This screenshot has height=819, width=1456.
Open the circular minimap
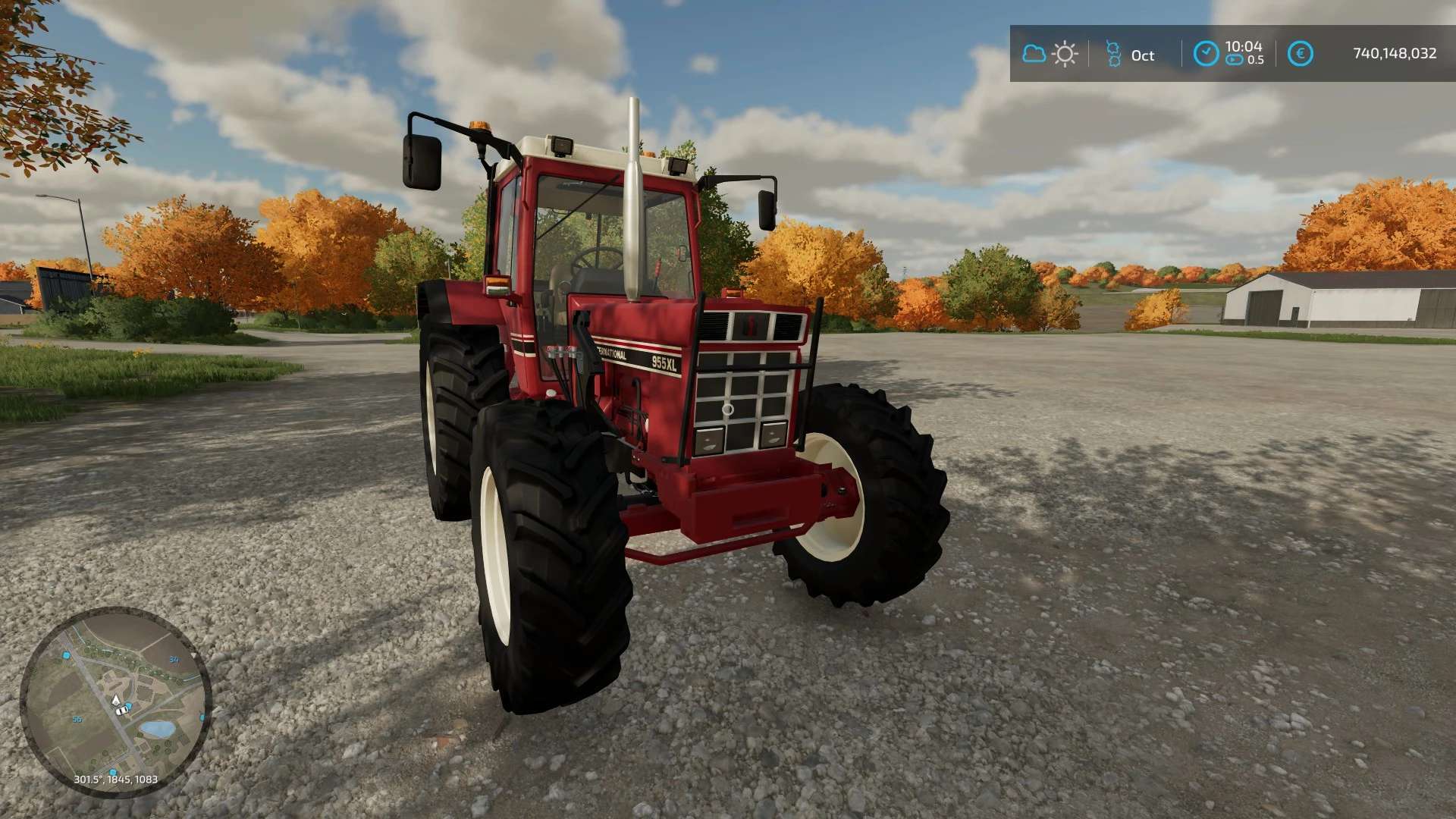click(x=115, y=701)
